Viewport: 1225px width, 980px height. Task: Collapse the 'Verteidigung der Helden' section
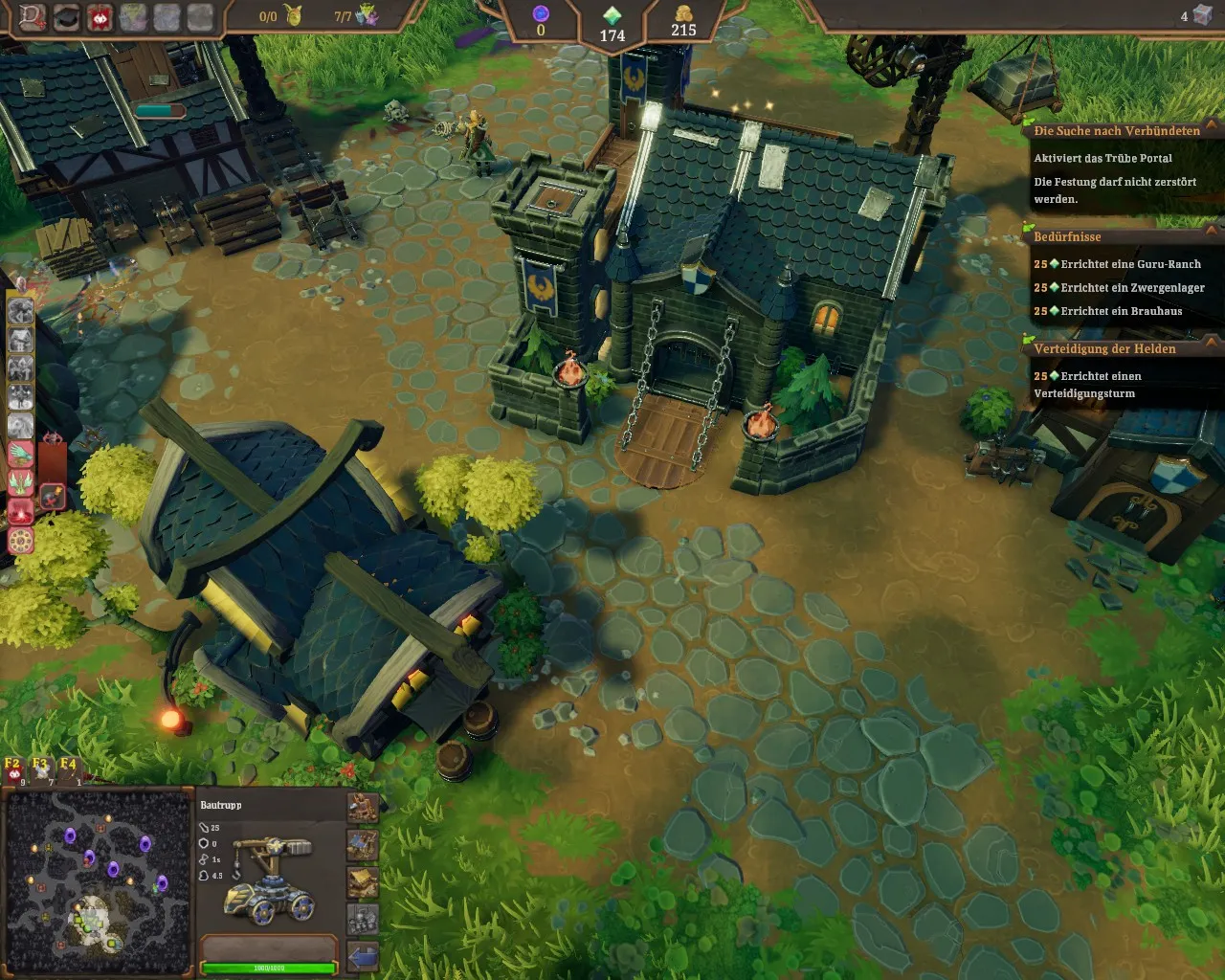[1212, 343]
